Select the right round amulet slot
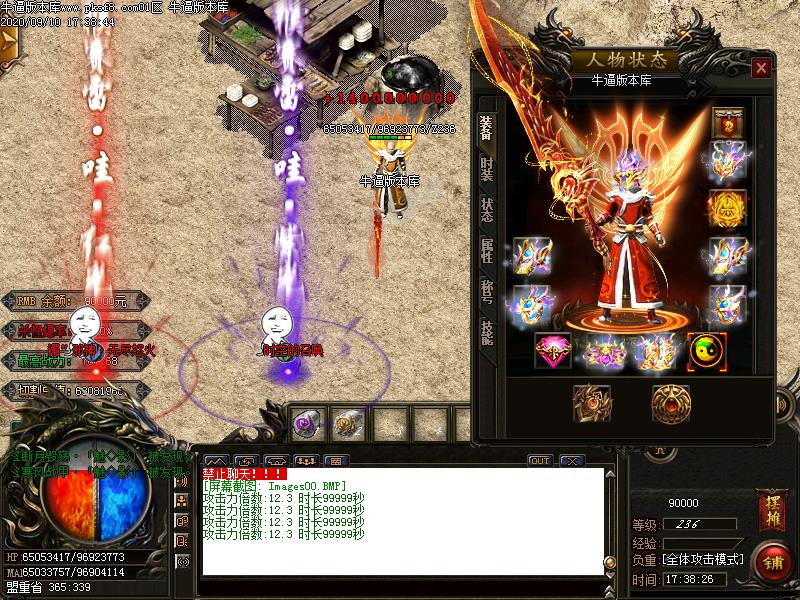This screenshot has width=800, height=600. (670, 403)
